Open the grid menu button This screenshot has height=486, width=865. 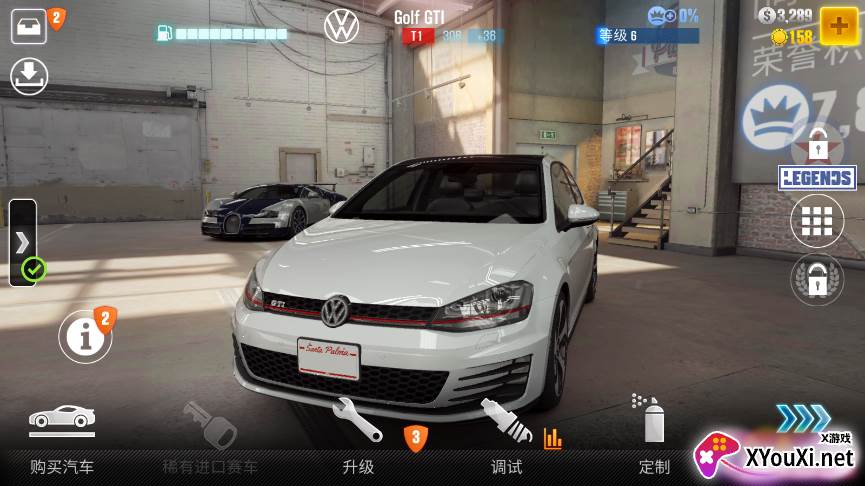click(x=817, y=221)
